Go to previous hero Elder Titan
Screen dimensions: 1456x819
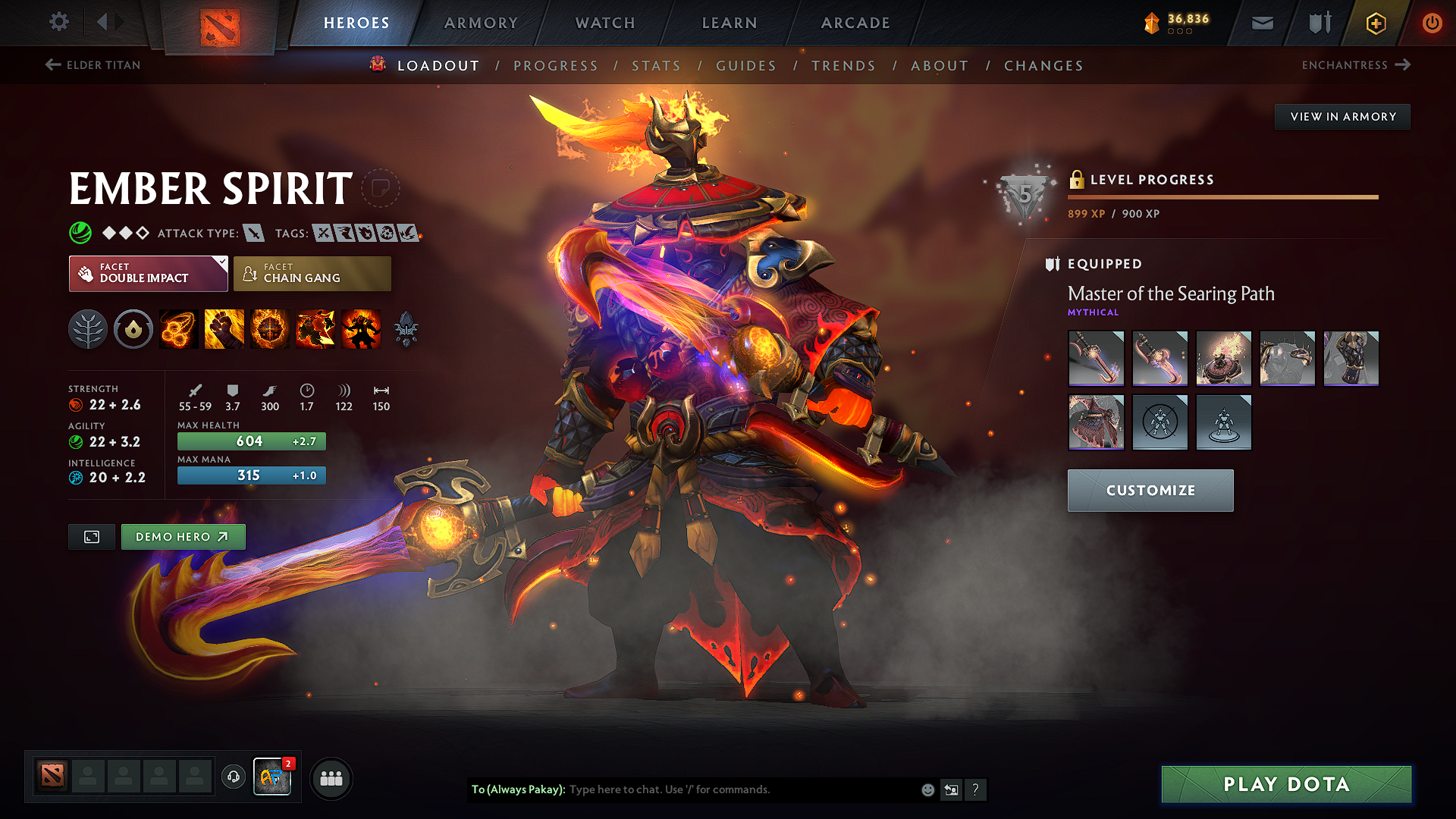(93, 65)
